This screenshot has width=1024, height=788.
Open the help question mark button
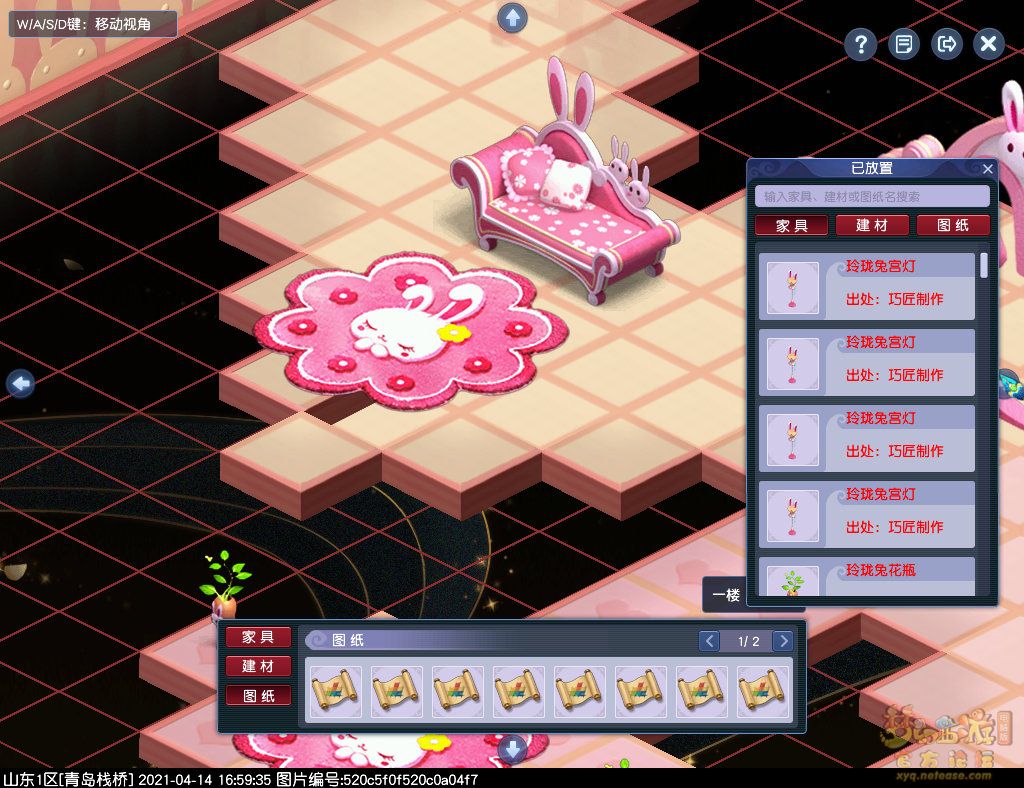point(860,44)
